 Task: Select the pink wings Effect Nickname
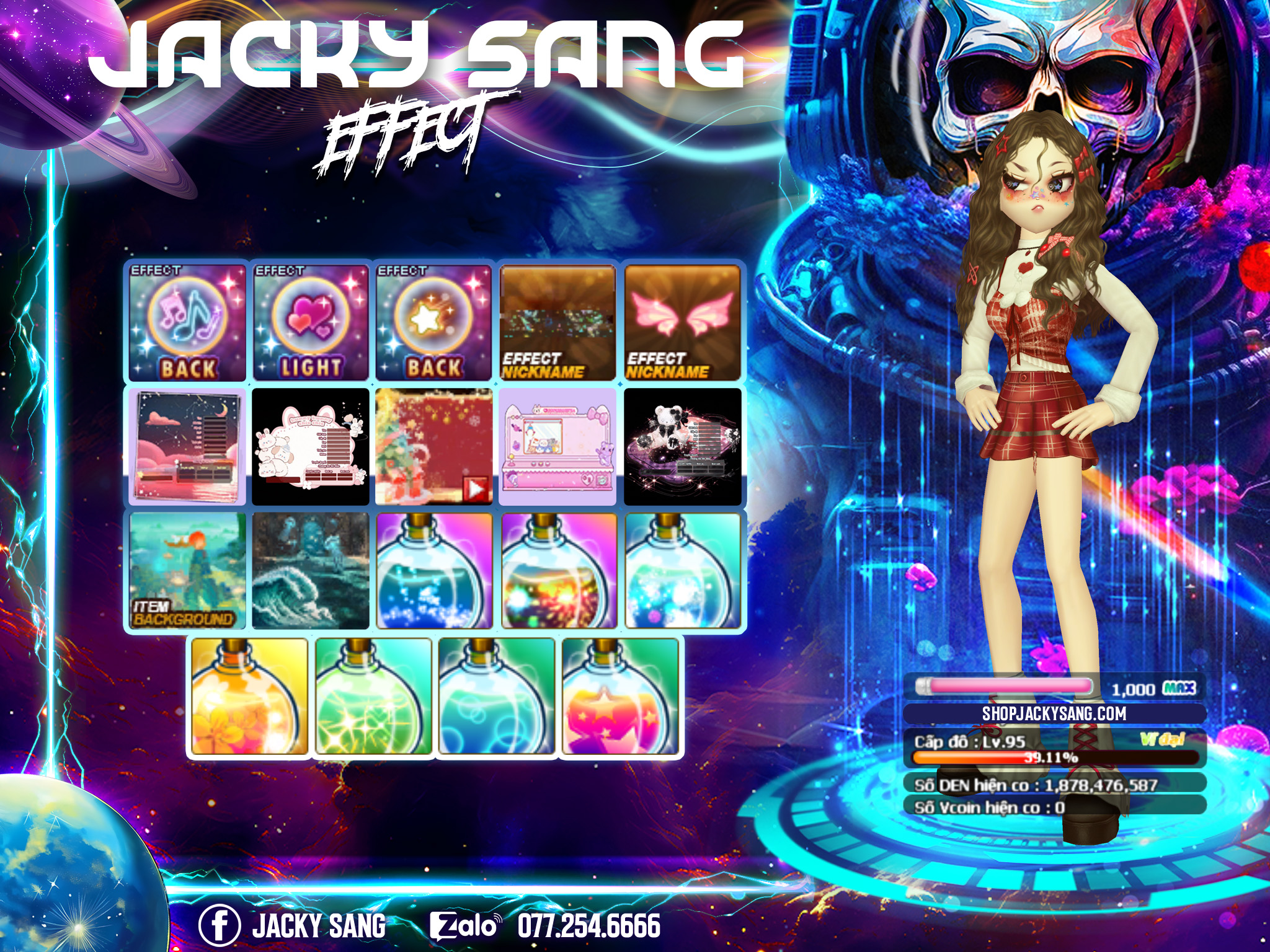(682, 322)
